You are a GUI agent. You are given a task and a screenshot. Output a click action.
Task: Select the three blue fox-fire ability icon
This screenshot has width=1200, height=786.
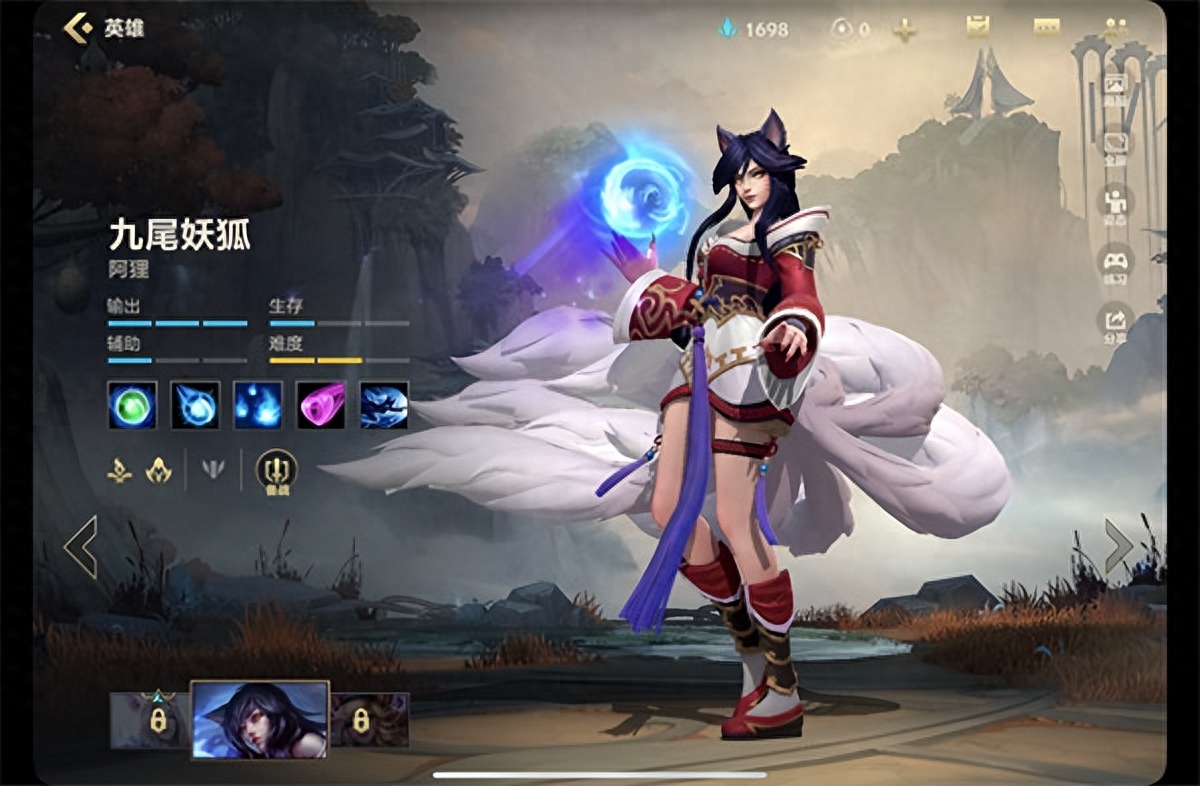(x=258, y=405)
